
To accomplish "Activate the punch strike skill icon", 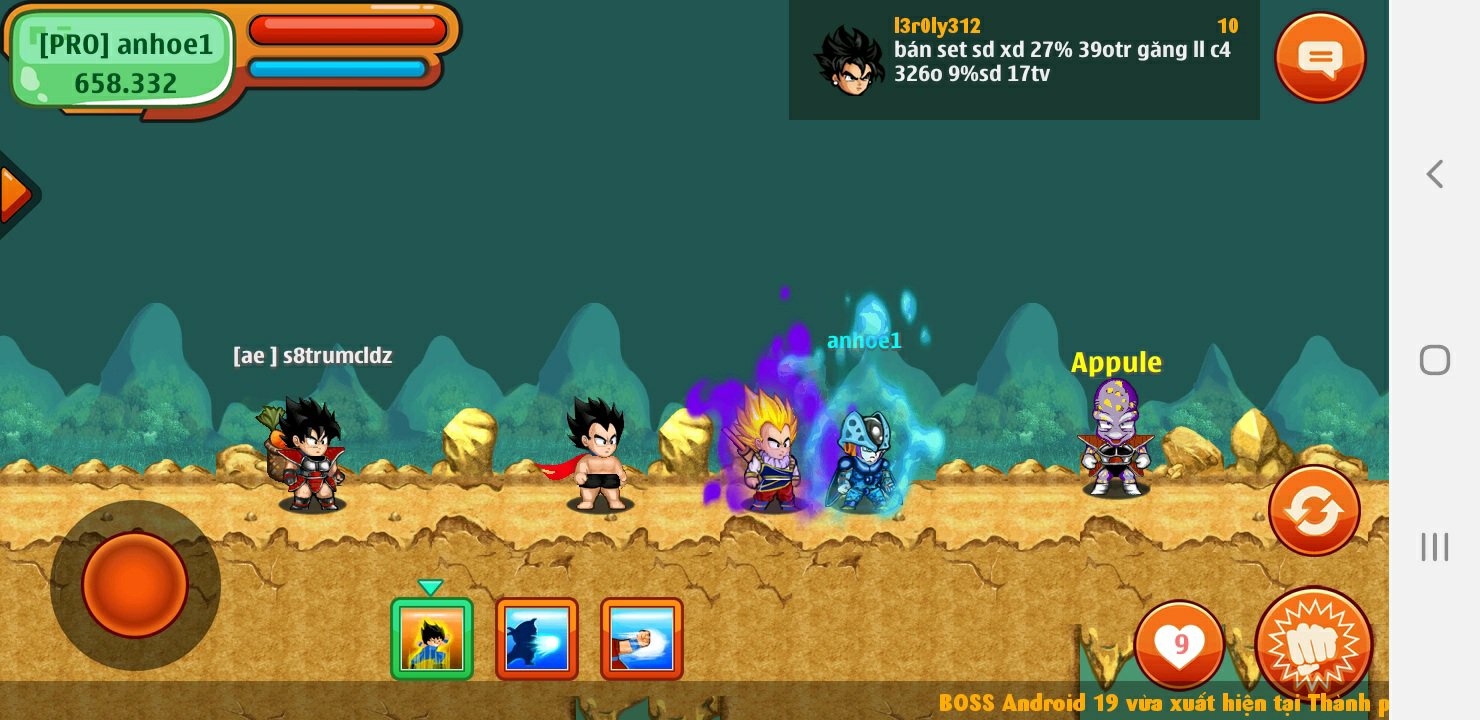I will [x=642, y=639].
